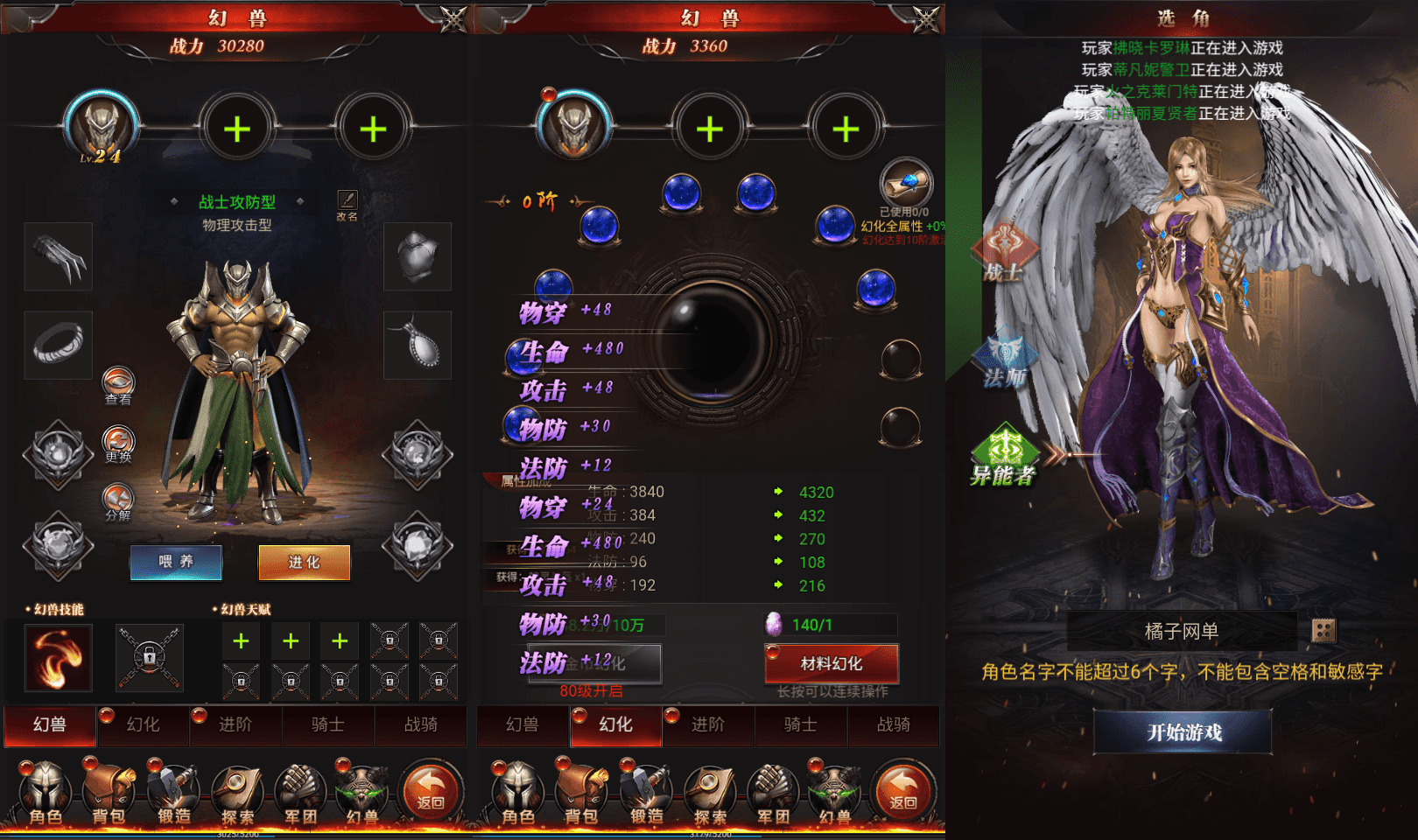This screenshot has width=1418, height=840.
Task: Switch to the 骑士 tab
Action: 328,725
